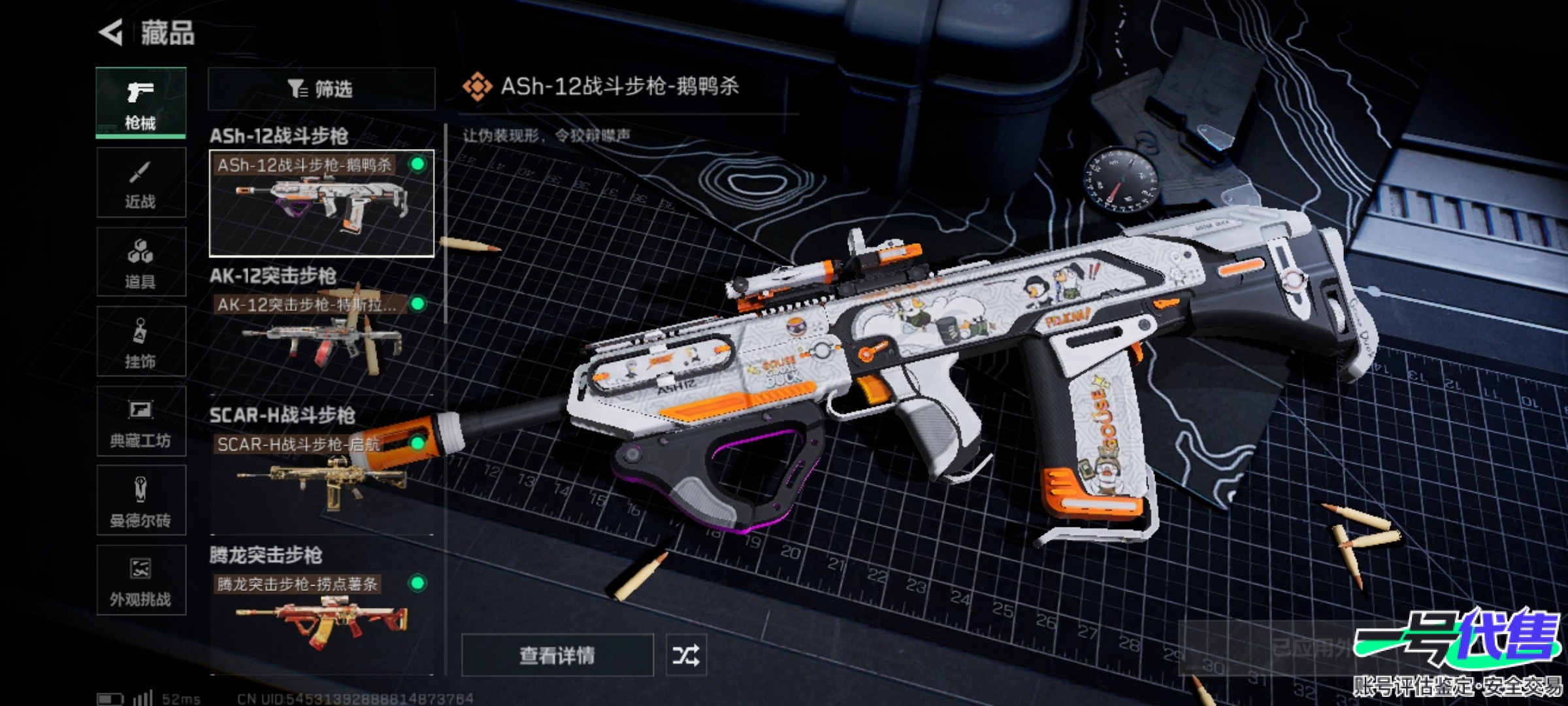Image resolution: width=1568 pixels, height=706 pixels.
Task: Open the 典藏工坊 workshop tab
Action: click(x=140, y=422)
